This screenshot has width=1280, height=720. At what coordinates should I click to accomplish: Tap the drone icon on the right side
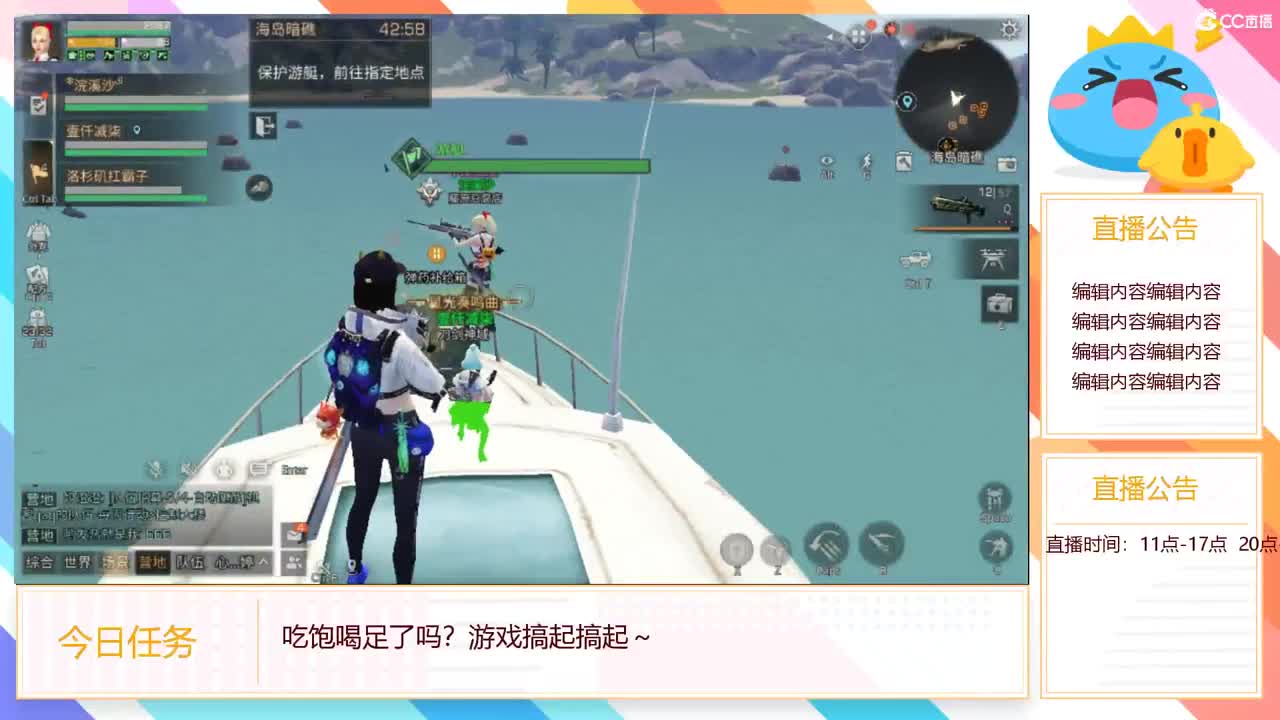[992, 259]
